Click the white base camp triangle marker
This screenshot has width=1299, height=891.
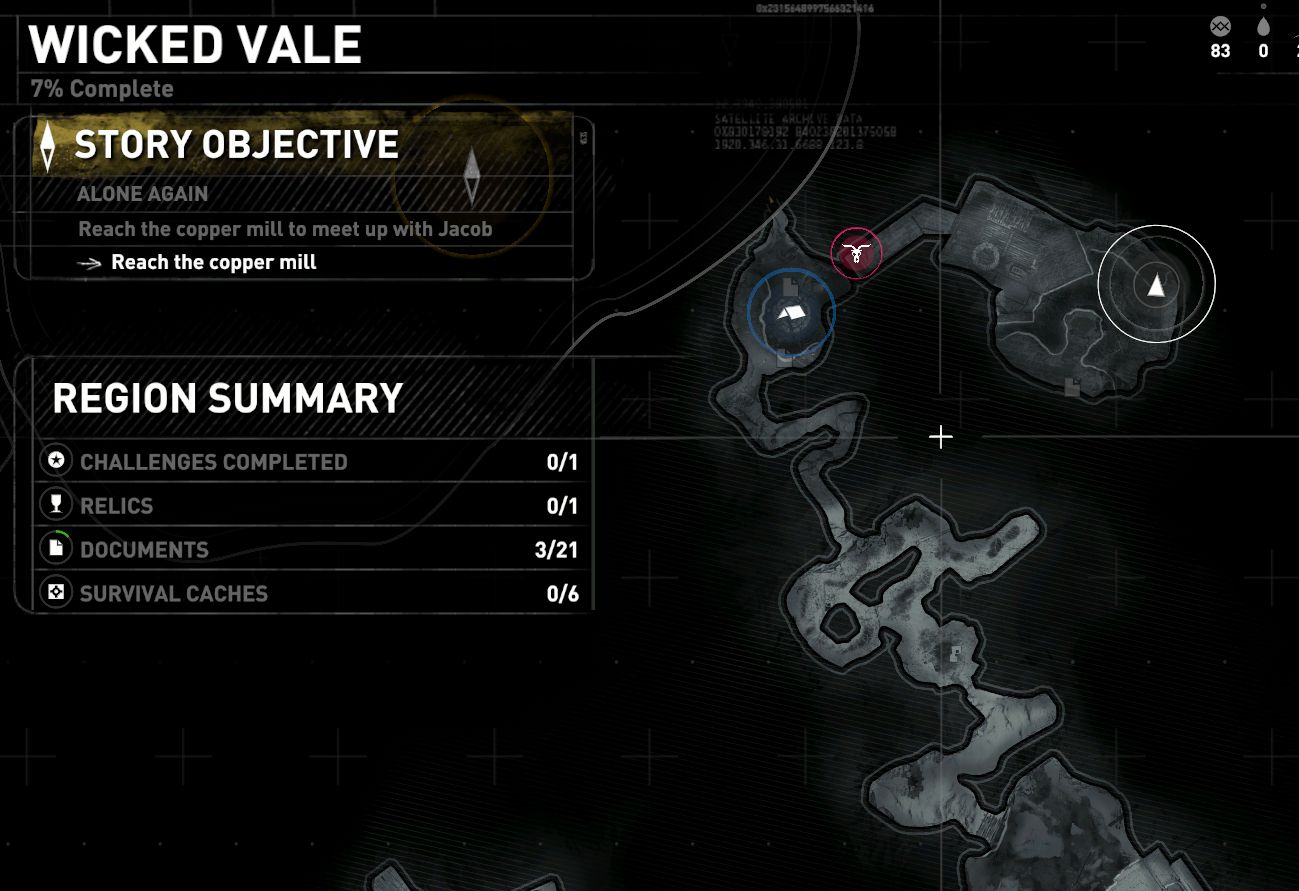pos(1156,285)
